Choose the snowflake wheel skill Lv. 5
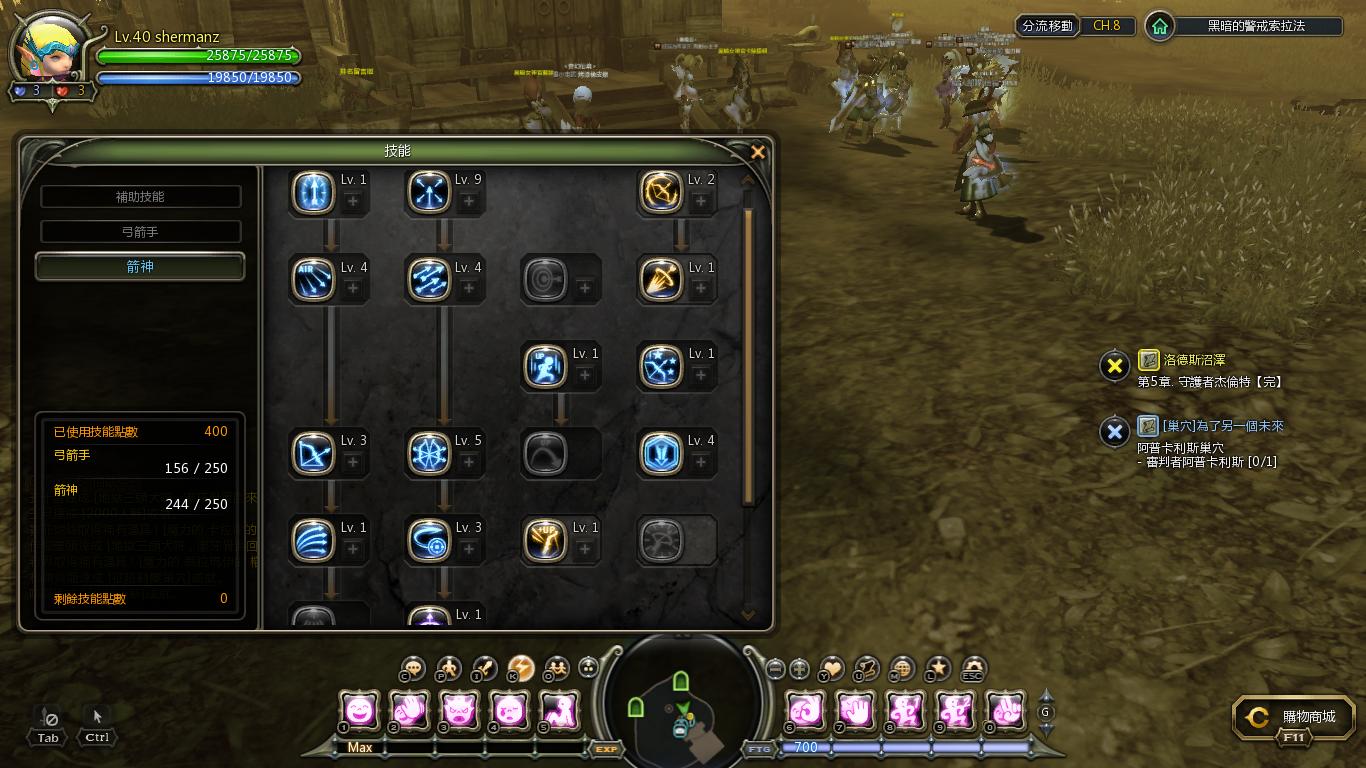Screen dimensions: 1366x768 (x=430, y=453)
